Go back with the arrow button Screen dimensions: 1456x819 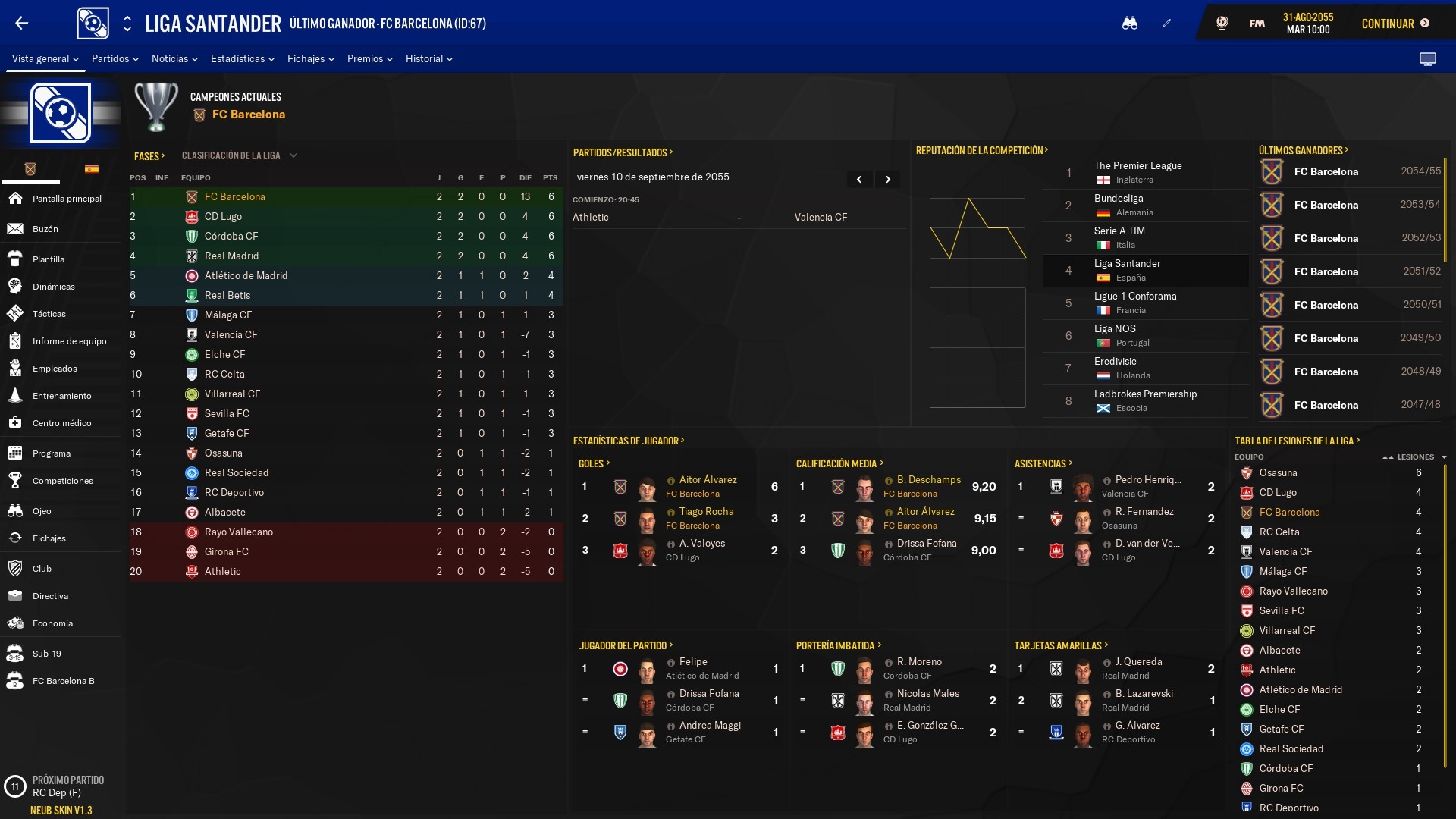[22, 24]
